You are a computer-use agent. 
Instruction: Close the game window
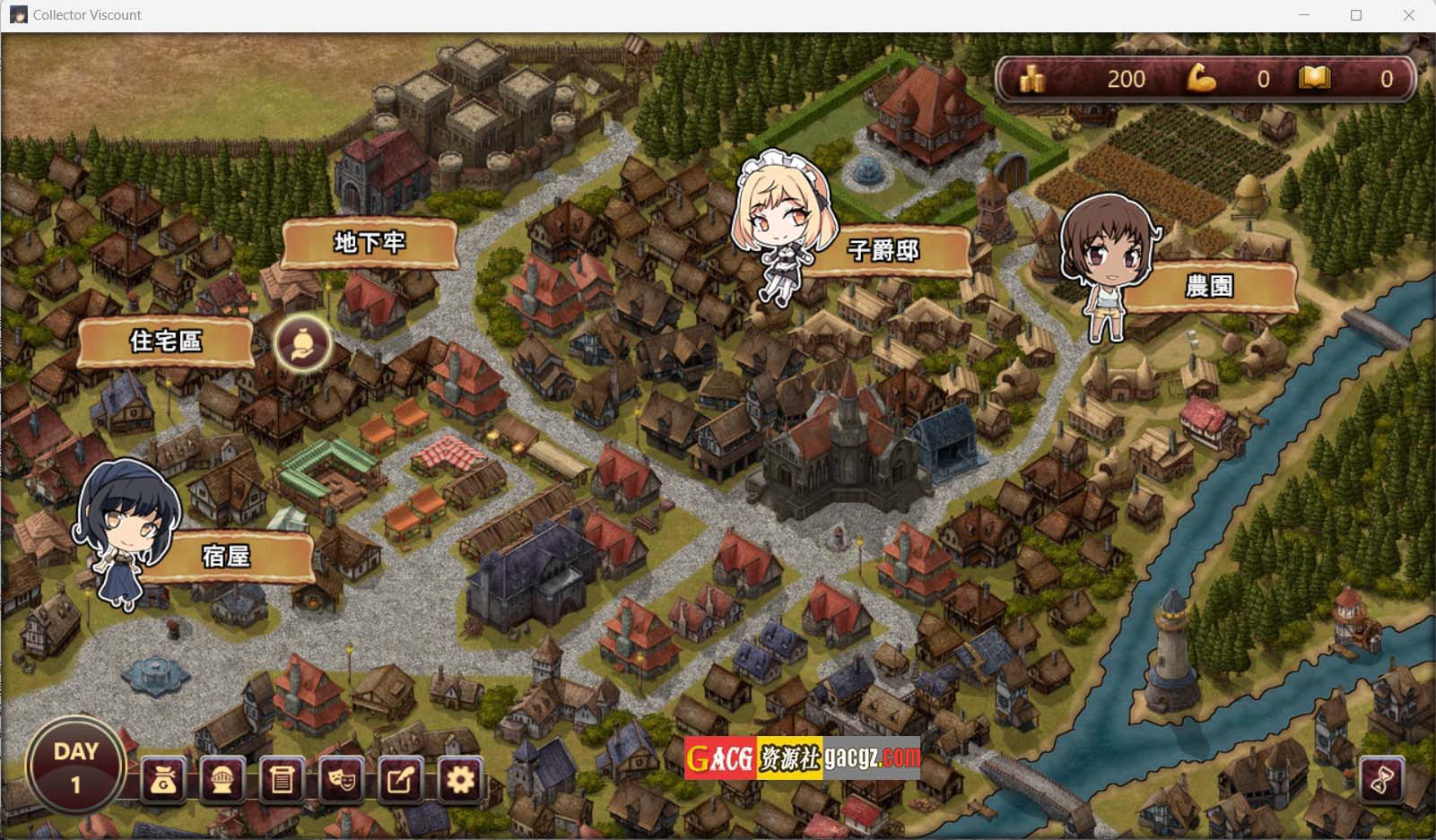coord(1408,15)
